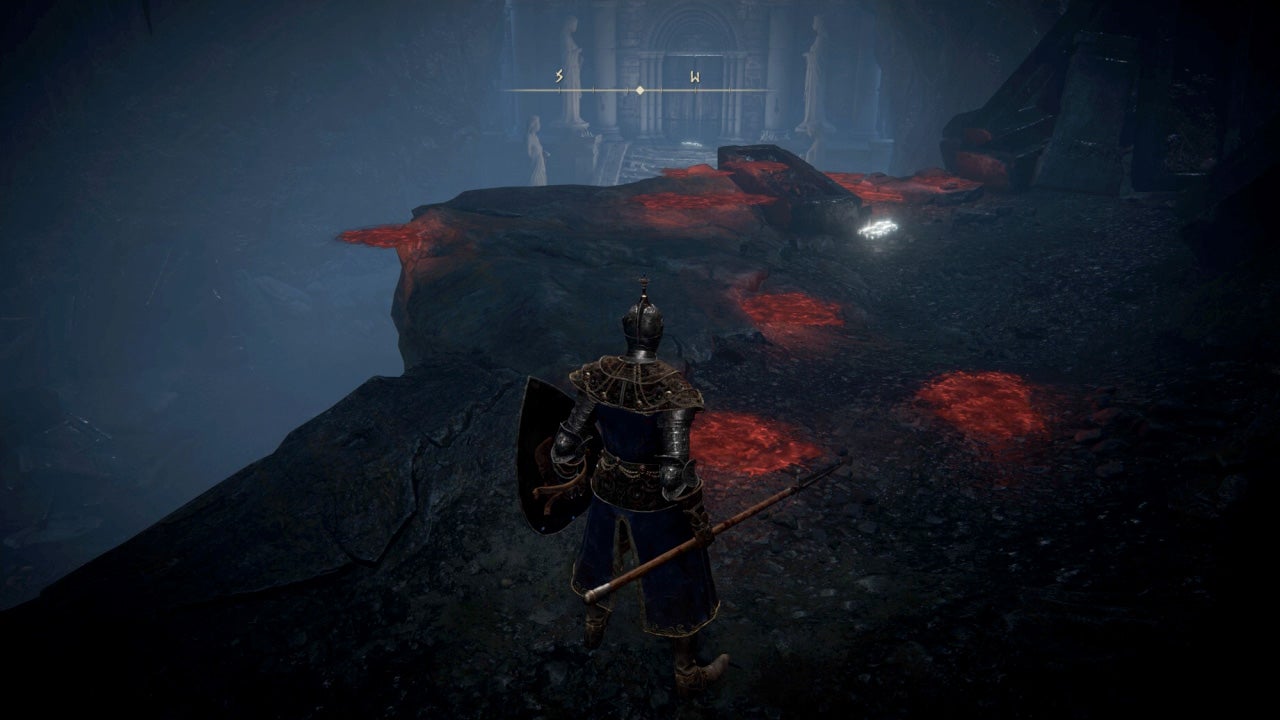Image resolution: width=1280 pixels, height=720 pixels.
Task: Click the S marker on the compass
Action: pos(557,75)
